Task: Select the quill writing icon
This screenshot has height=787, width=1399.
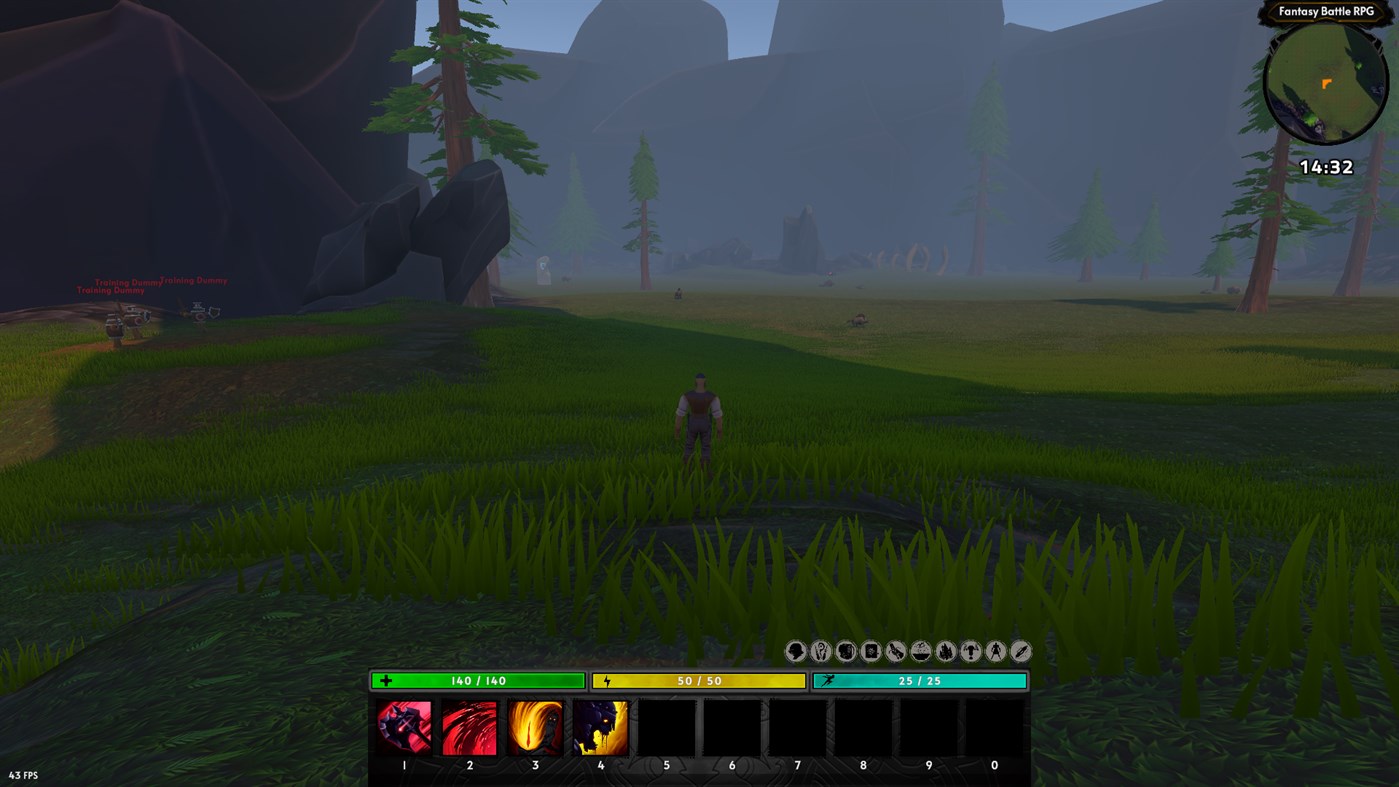Action: (1018, 650)
